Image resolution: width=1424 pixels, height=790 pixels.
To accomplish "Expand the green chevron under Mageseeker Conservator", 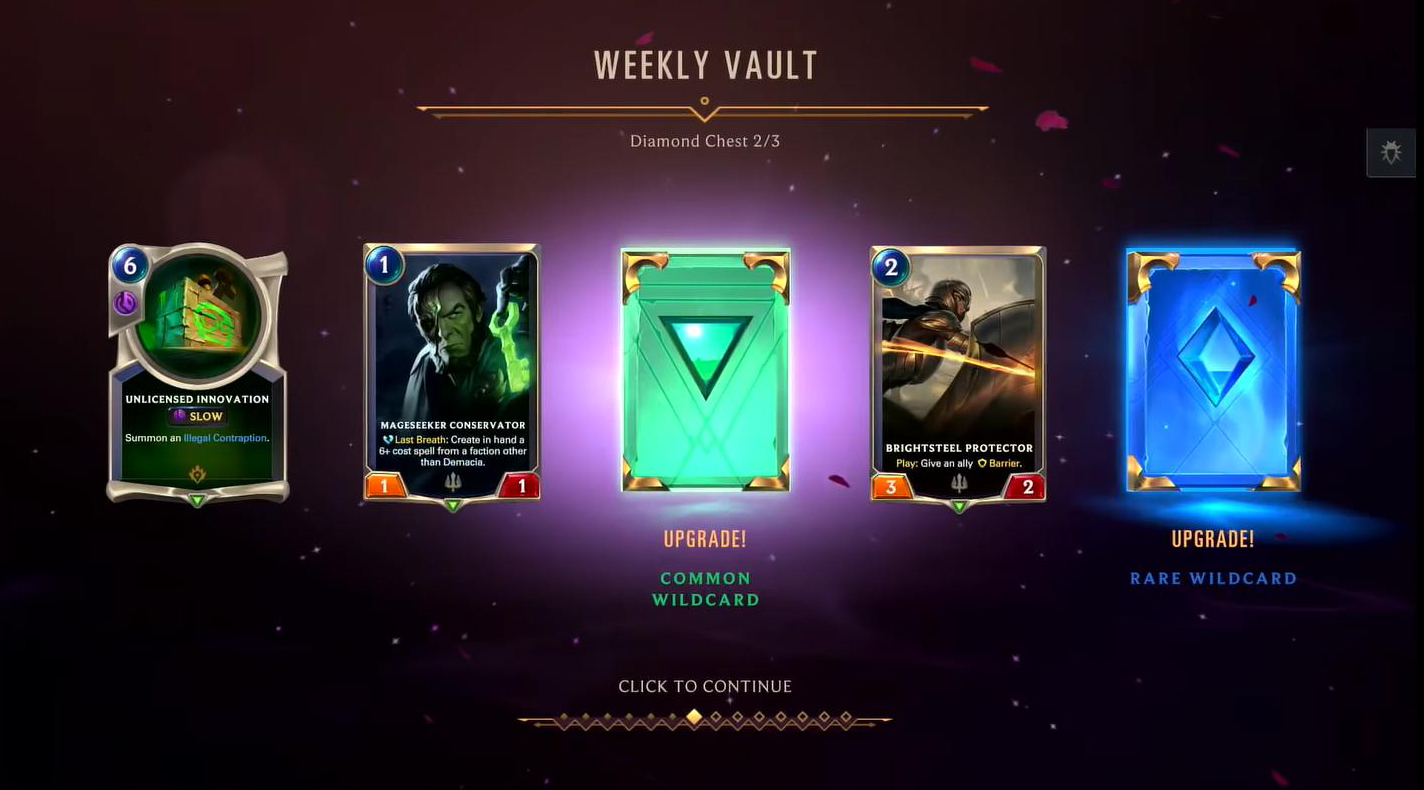I will (x=451, y=505).
